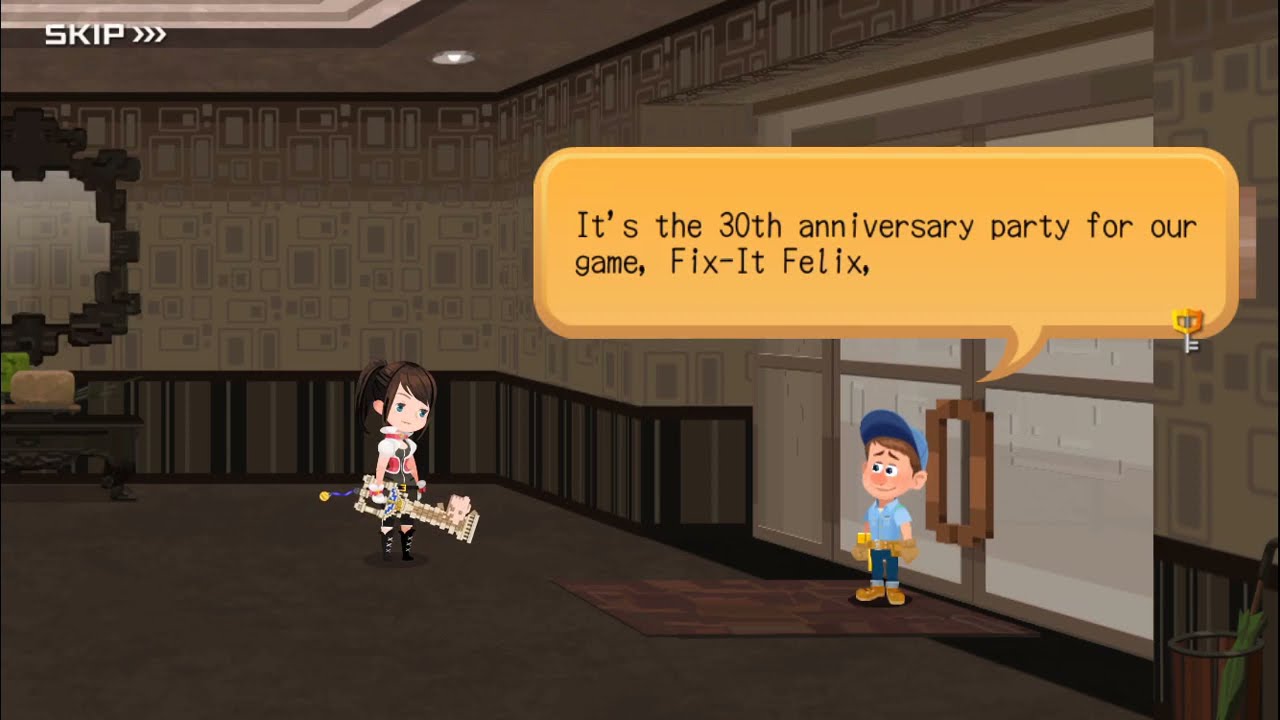The height and width of the screenshot is (720, 1280).
Task: Skip the cutscene with the SKIP button
Action: pyautogui.click(x=105, y=36)
